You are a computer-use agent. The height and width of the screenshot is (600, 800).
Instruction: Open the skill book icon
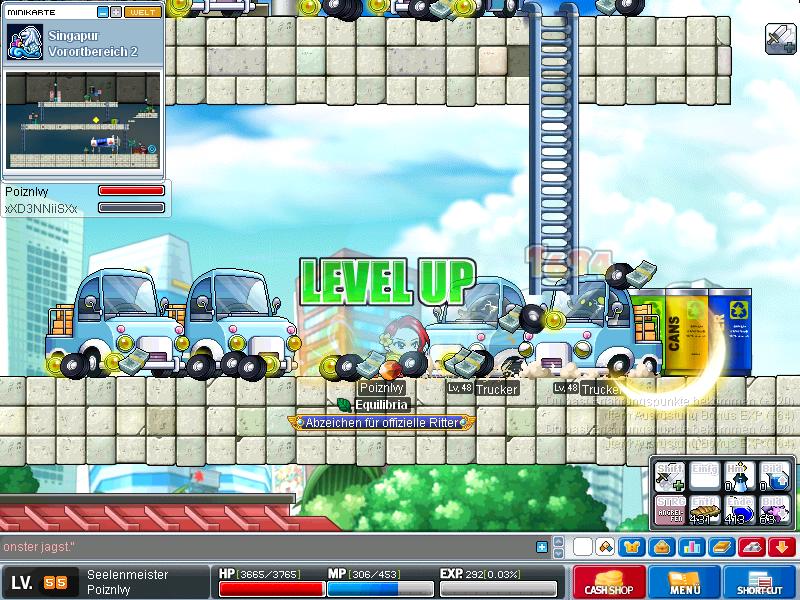[721, 547]
